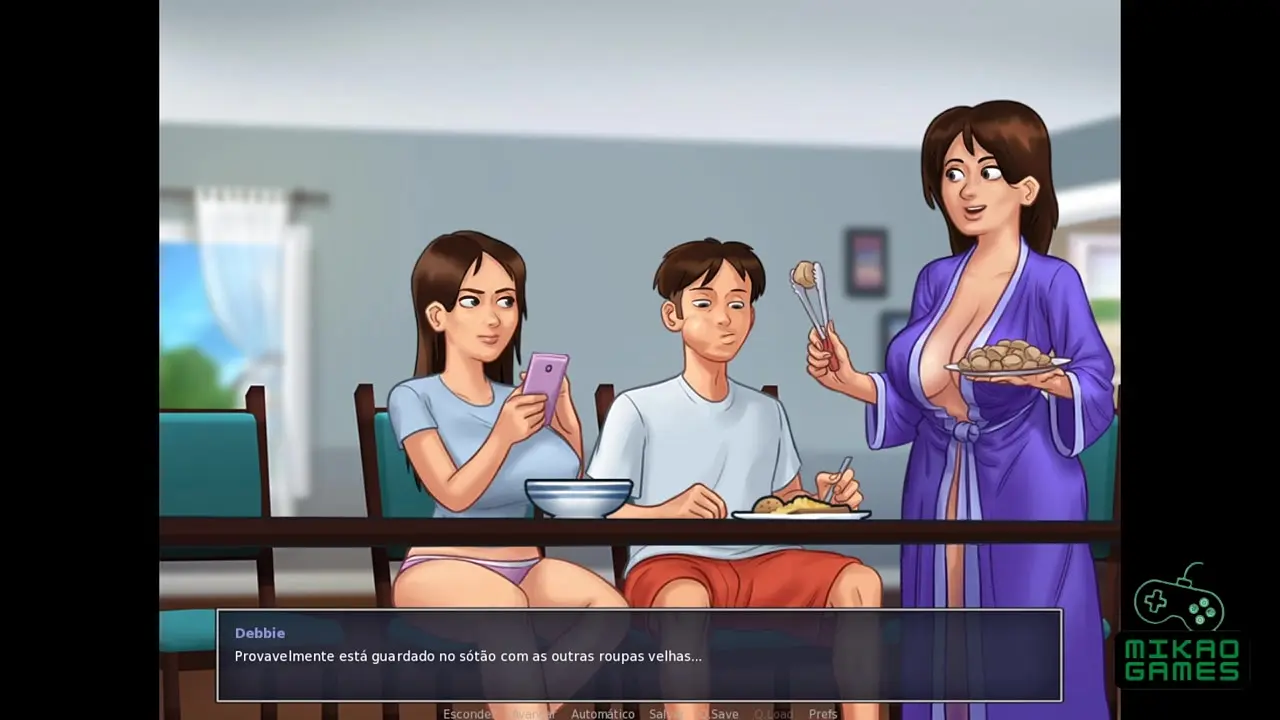This screenshot has width=1280, height=720.
Task: Open the Salvar save menu
Action: coord(665,713)
